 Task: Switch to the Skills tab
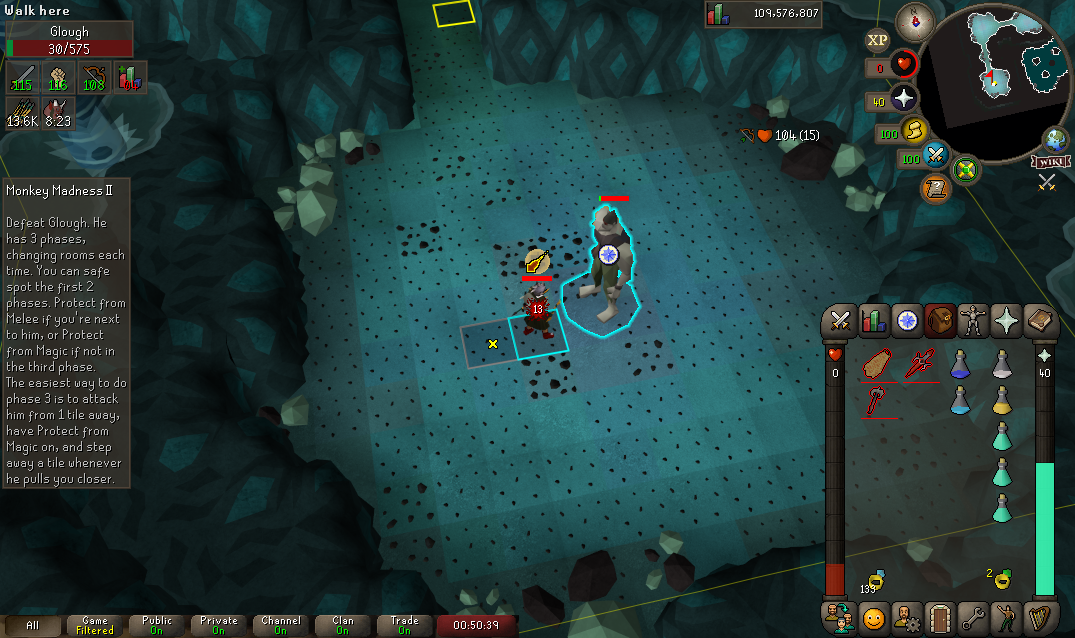tap(874, 320)
